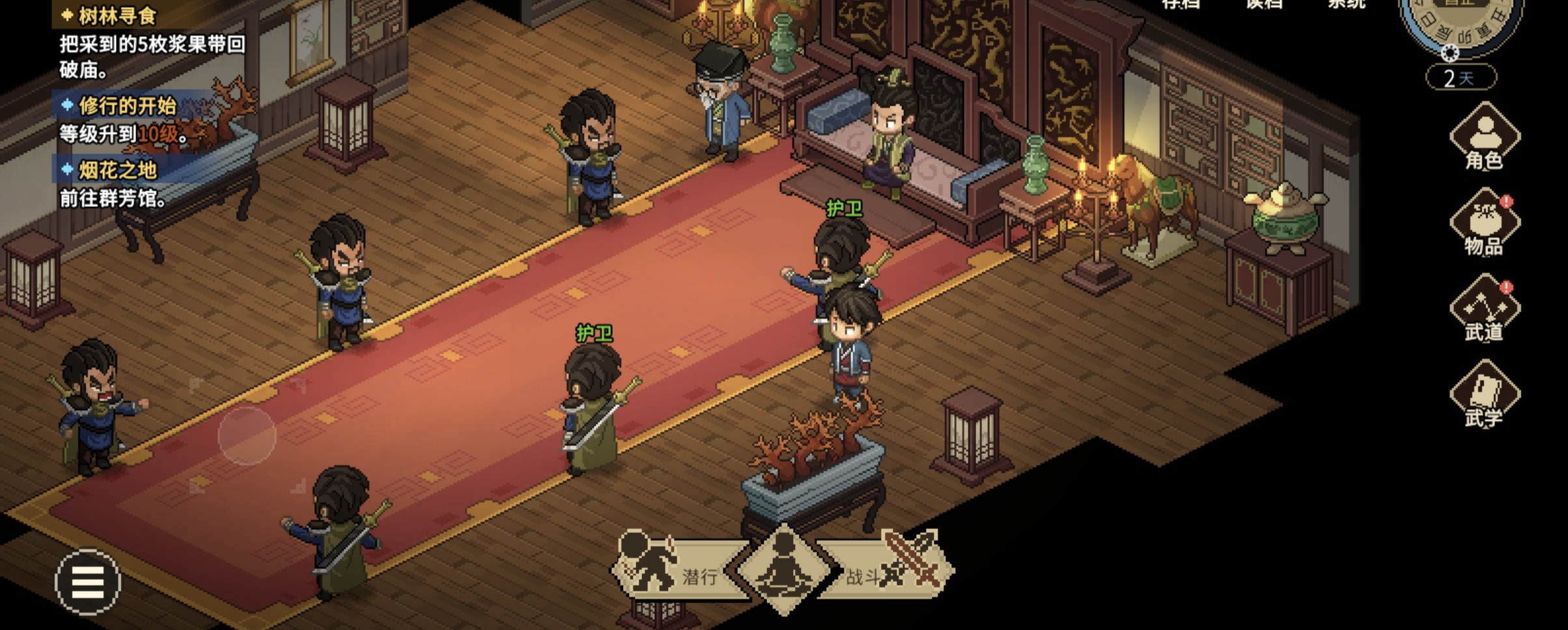Click the 读档 load game button
Screen dimensions: 1568x630
tap(1265, 4)
